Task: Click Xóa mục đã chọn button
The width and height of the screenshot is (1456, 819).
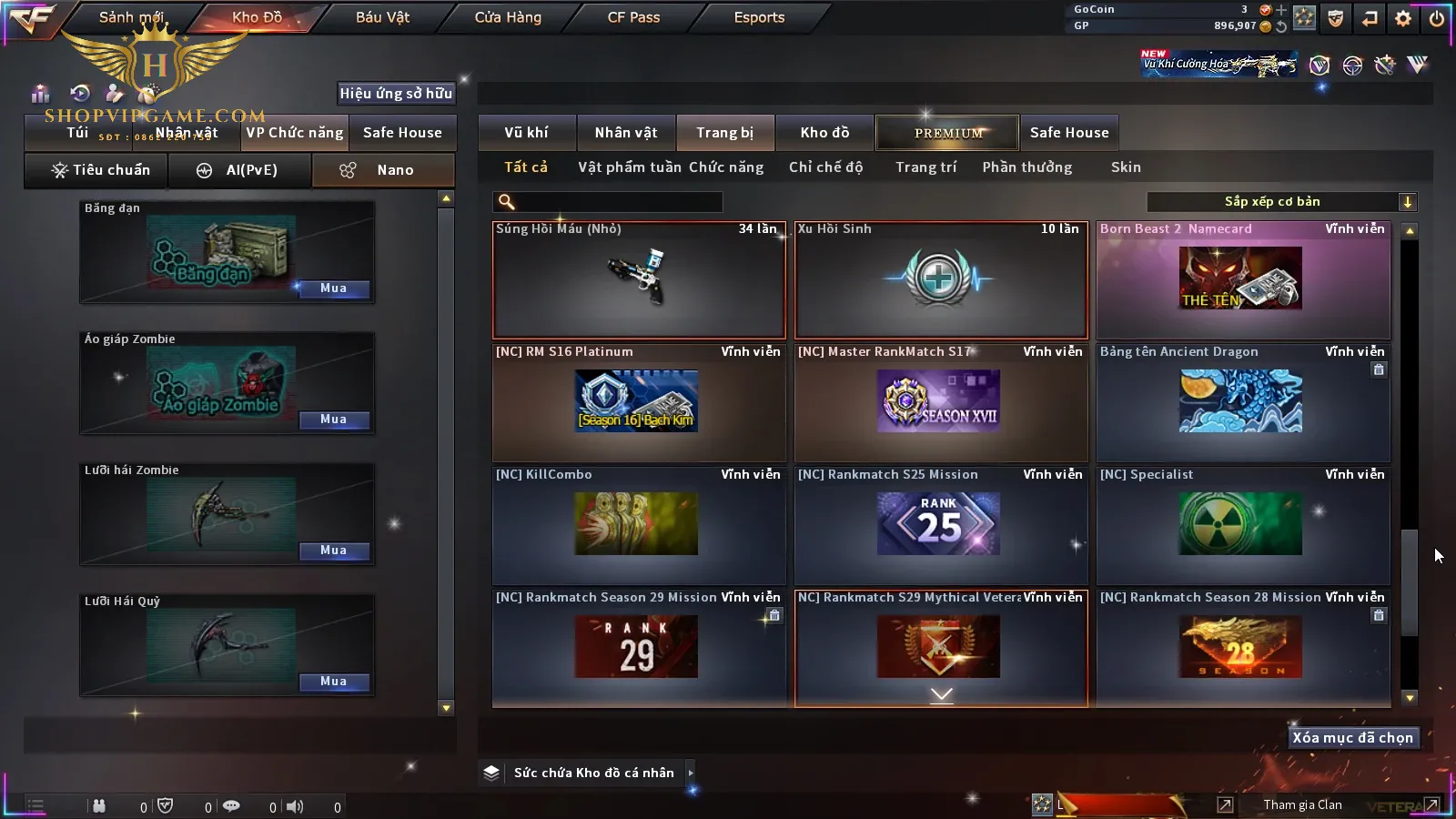Action: [x=1352, y=738]
